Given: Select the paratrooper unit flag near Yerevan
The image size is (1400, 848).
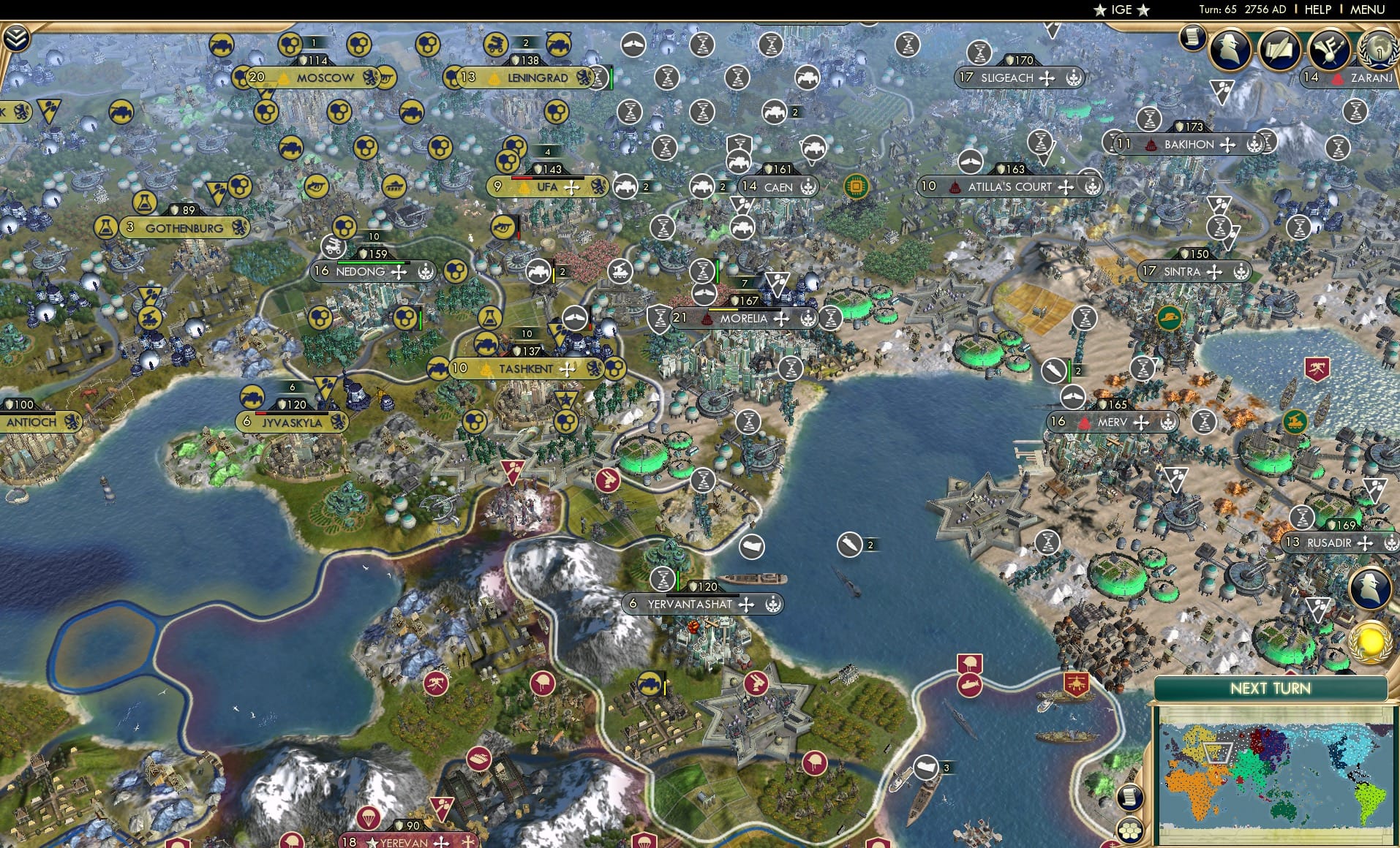Looking at the screenshot, I should coord(369,817).
